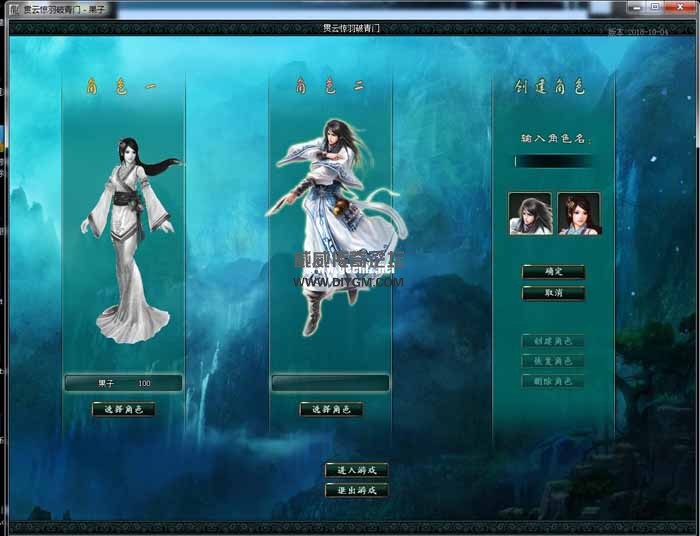Select the 果子 level 100 character row
This screenshot has height=536, width=700.
click(x=124, y=383)
